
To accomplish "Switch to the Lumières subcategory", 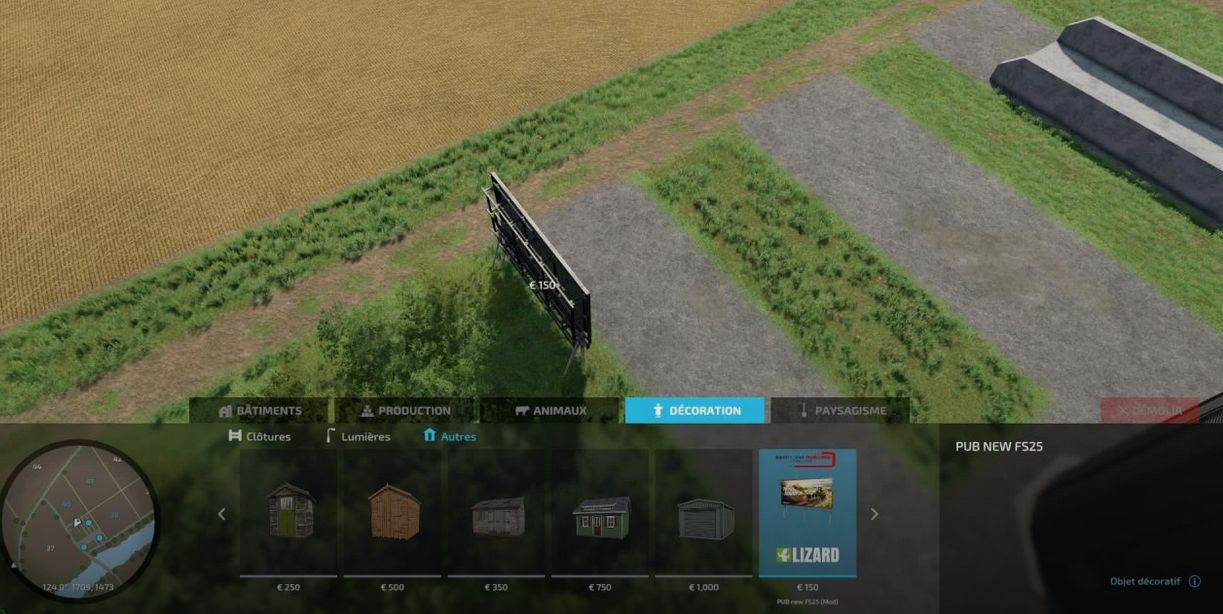I will [358, 437].
